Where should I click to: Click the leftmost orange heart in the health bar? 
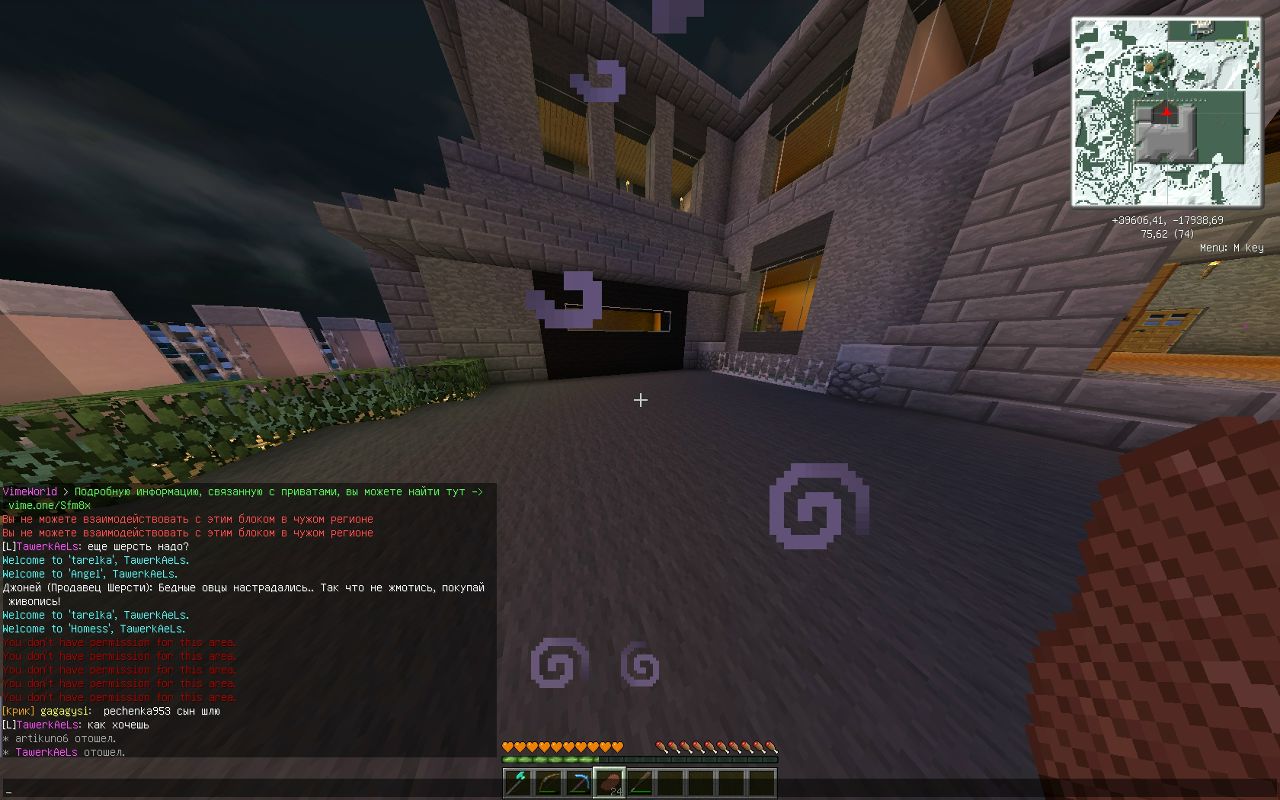tap(507, 747)
